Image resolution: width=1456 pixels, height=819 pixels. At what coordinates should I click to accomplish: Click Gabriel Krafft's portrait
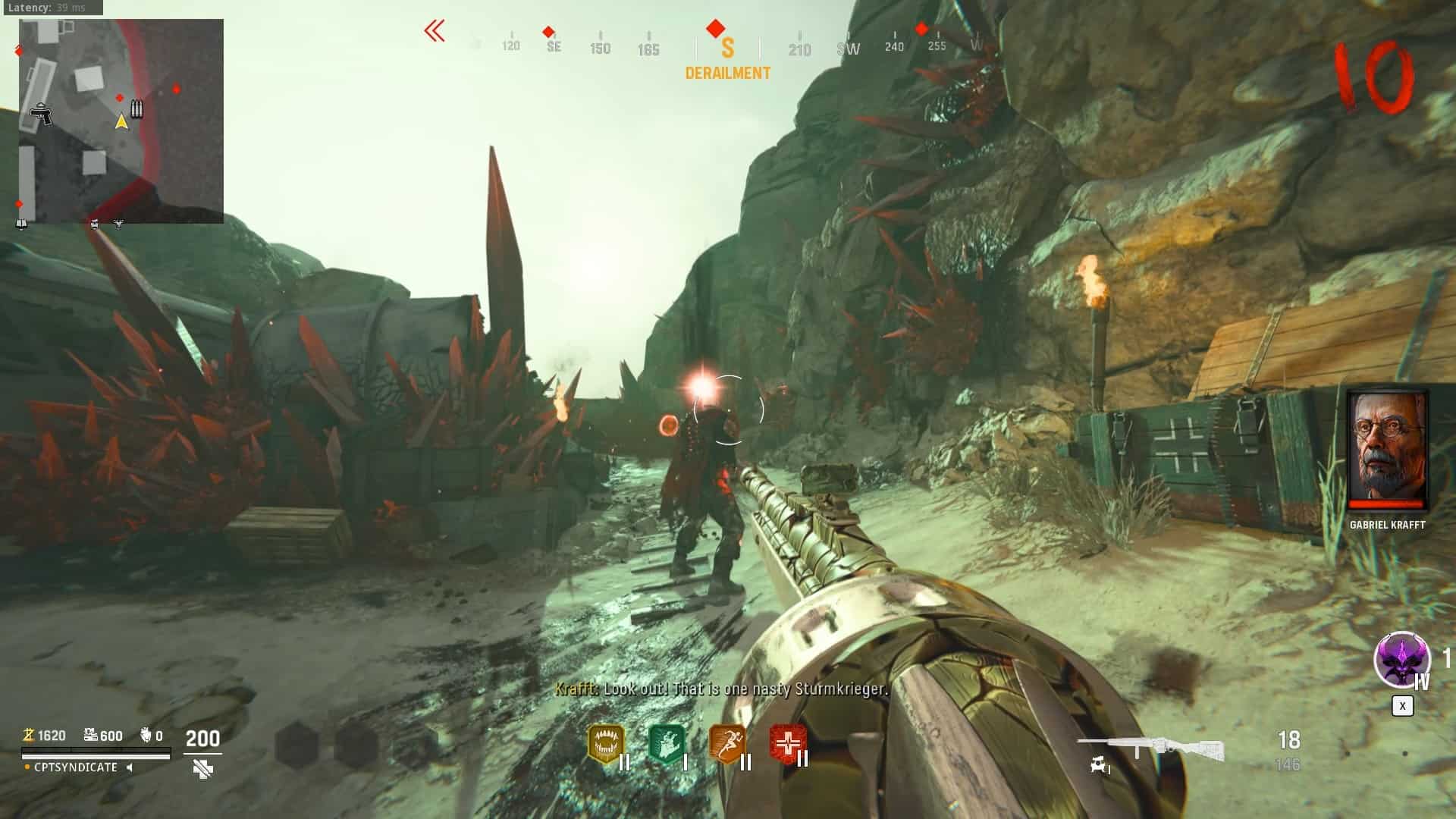[x=1387, y=450]
